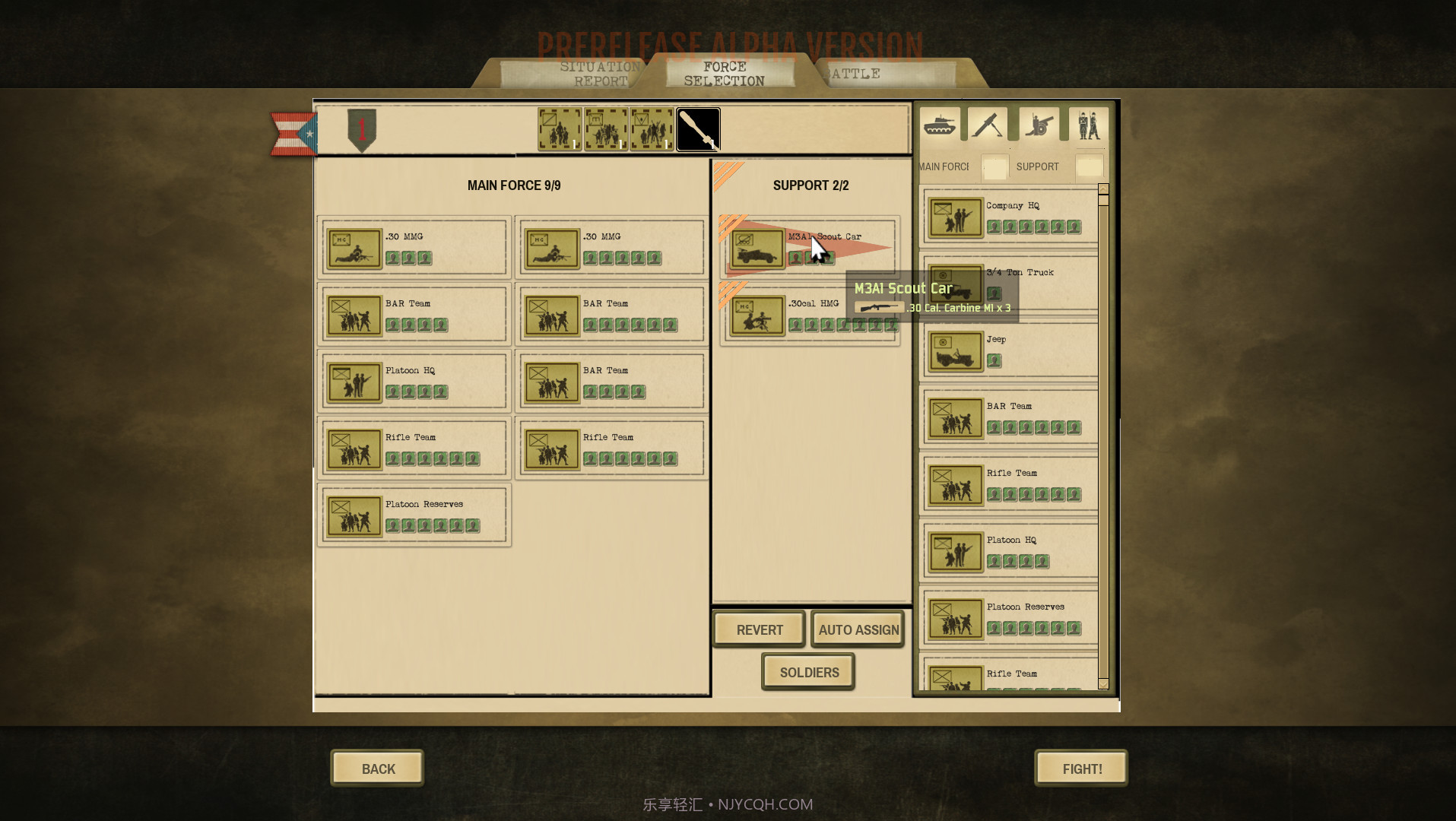The width and height of the screenshot is (1456, 821).
Task: Select the tank filter icon
Action: coord(940,123)
